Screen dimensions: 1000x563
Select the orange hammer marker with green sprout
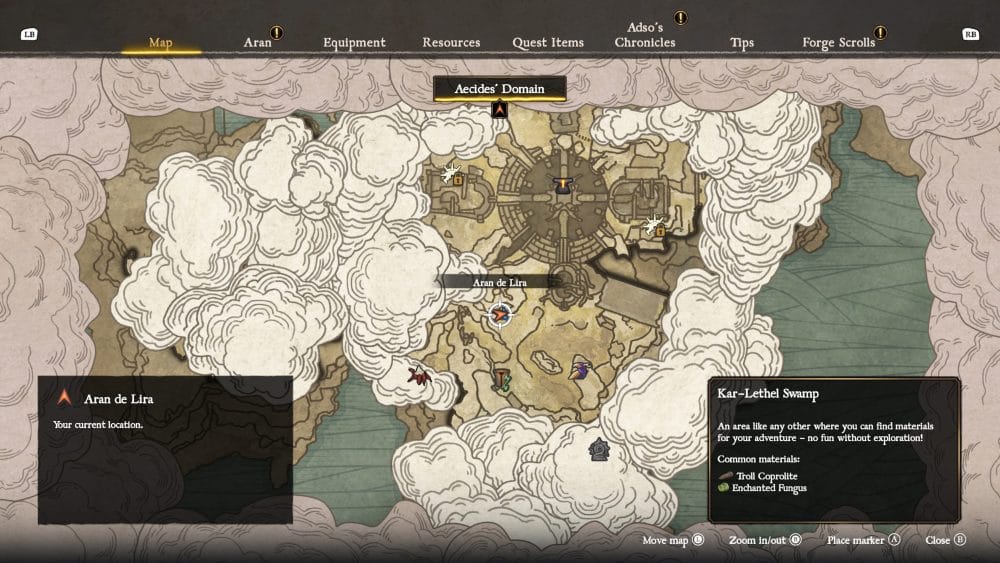[501, 379]
